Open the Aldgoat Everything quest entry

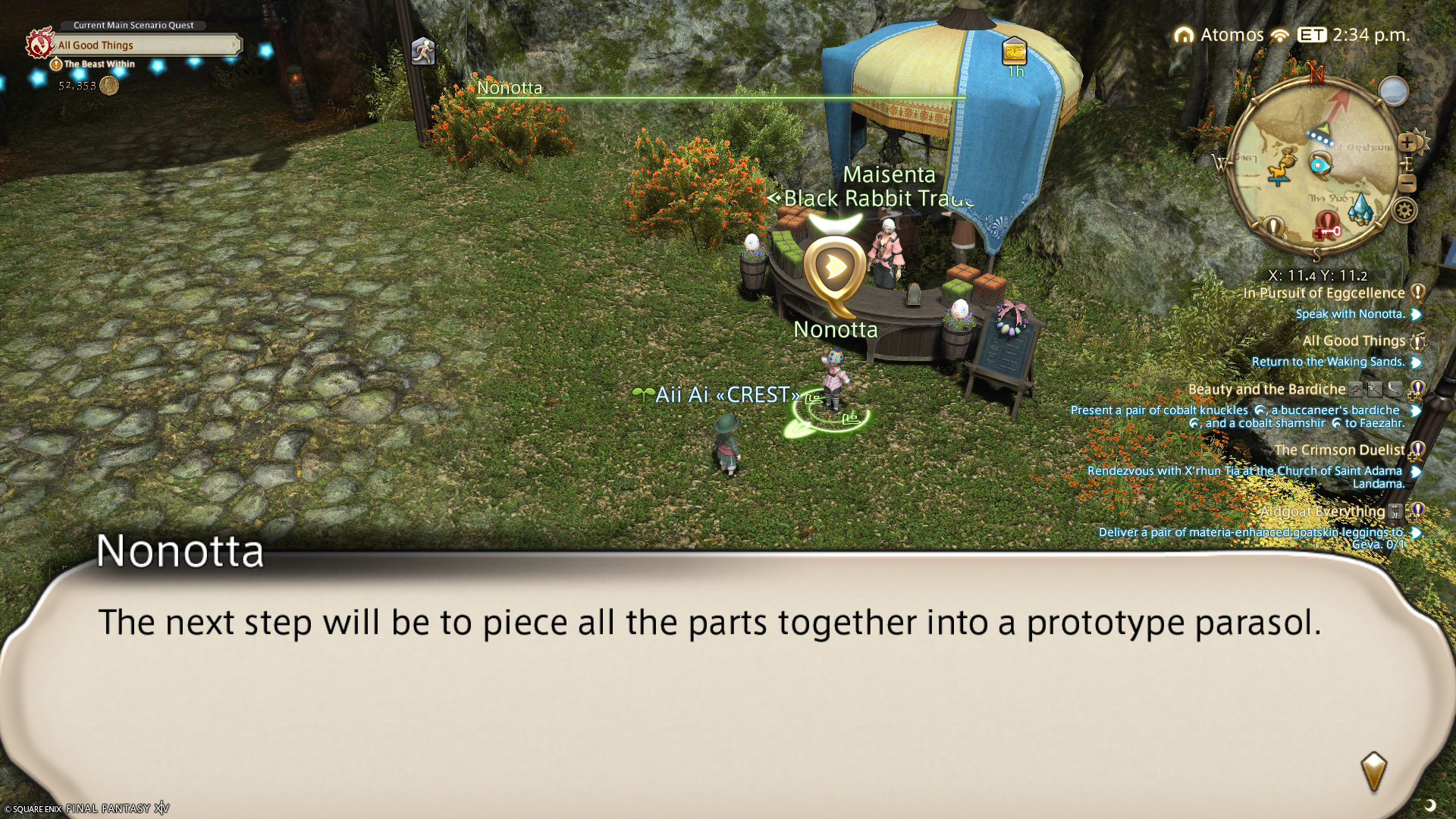pyautogui.click(x=1323, y=512)
